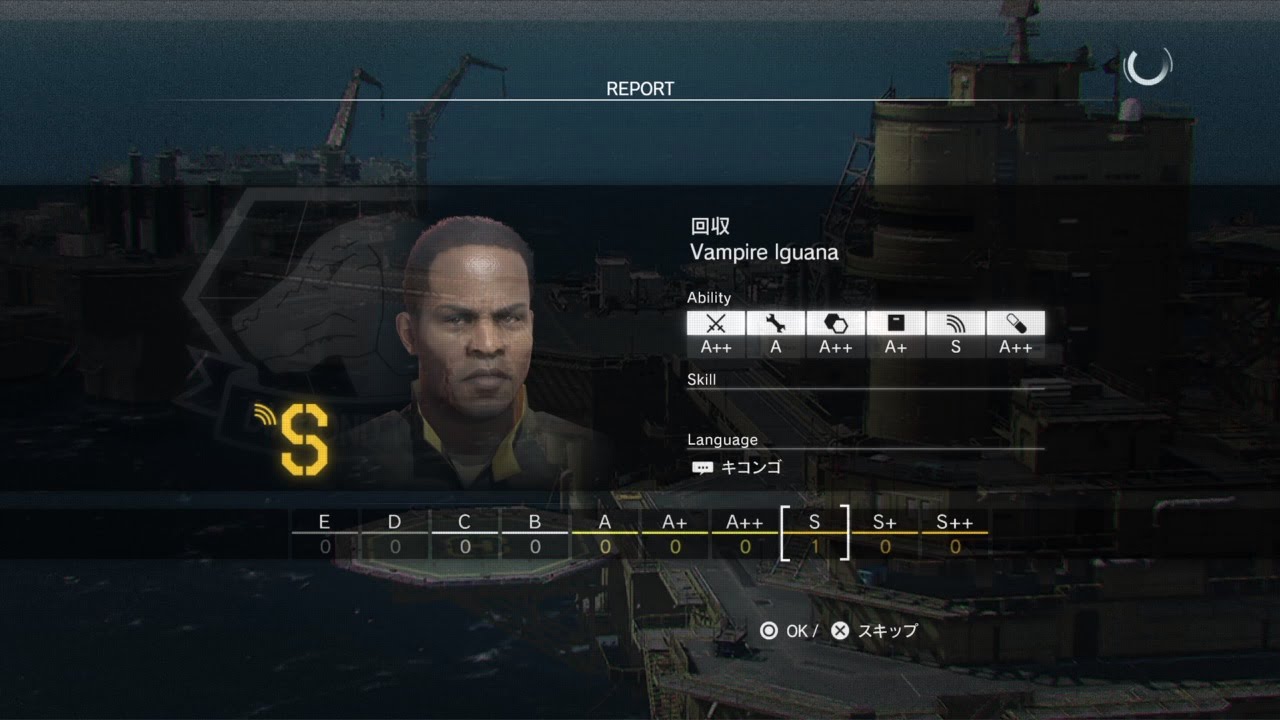
Task: Choose the S+ rank column in tally bar
Action: click(885, 534)
